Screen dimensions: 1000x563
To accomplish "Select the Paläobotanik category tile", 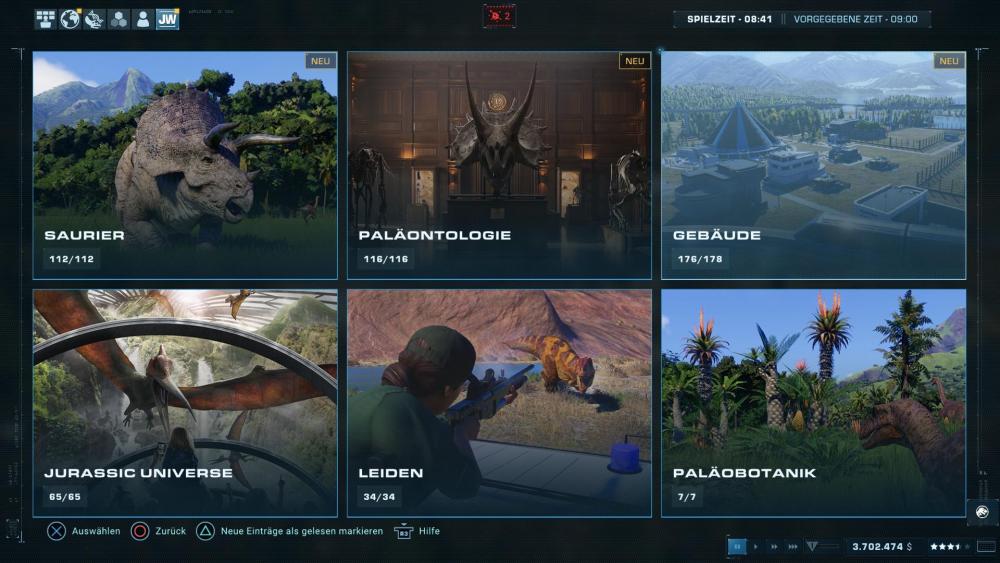I will tap(813, 403).
